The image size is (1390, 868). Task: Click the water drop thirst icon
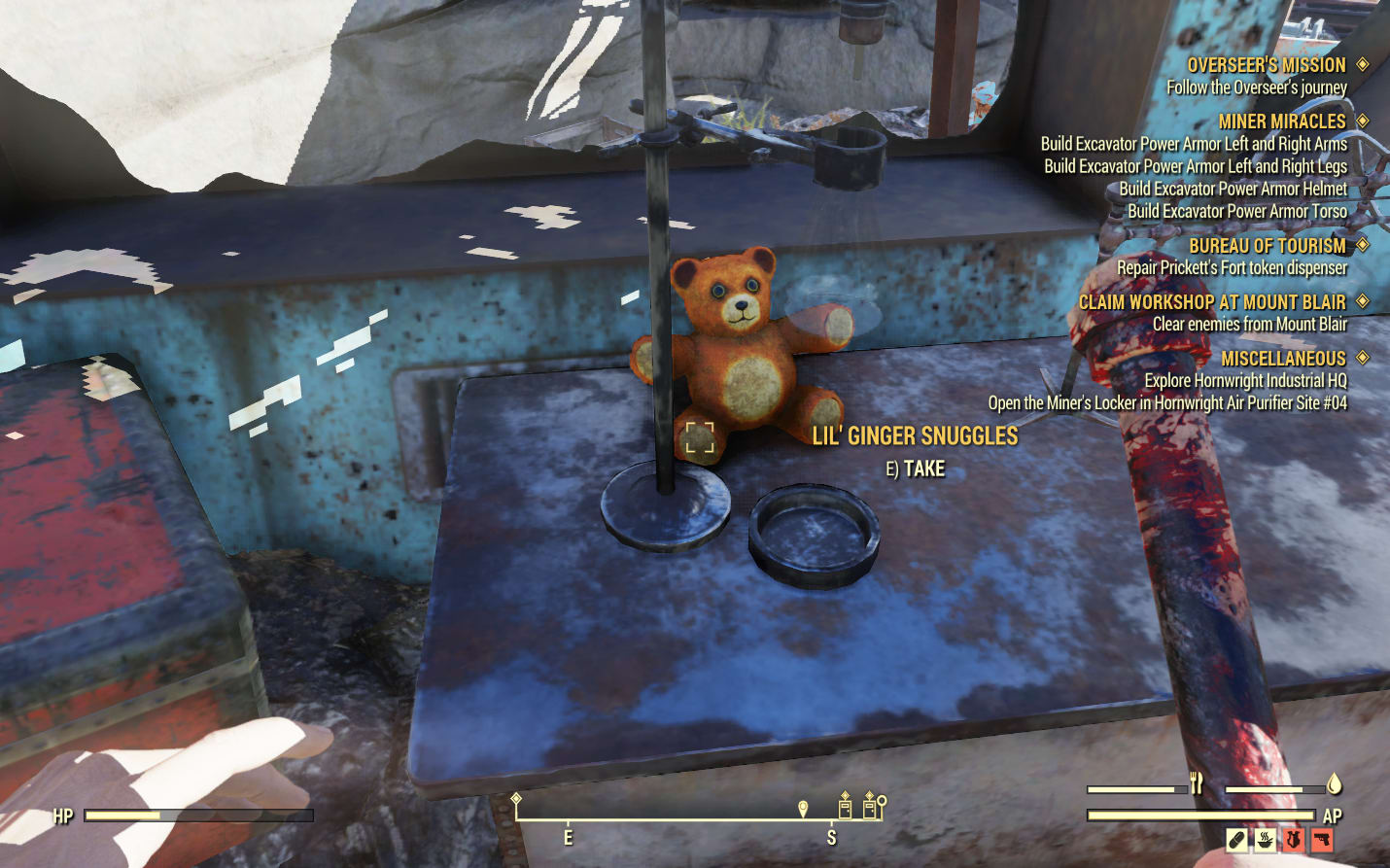coord(1334,783)
